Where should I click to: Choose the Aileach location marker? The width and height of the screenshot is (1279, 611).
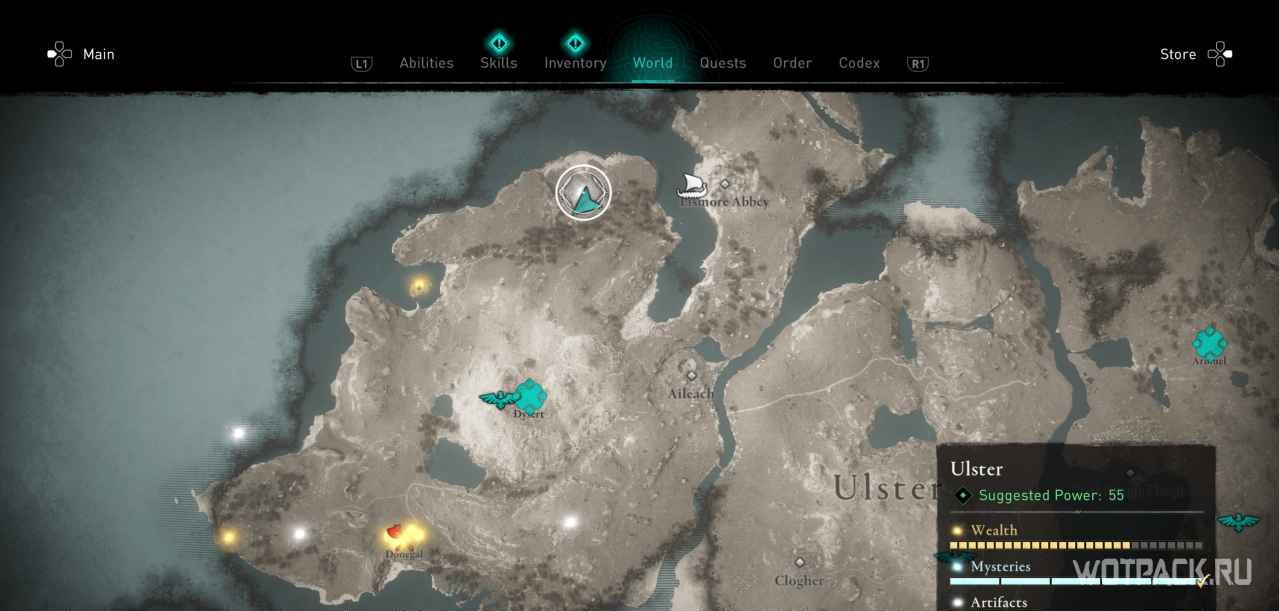pyautogui.click(x=691, y=376)
